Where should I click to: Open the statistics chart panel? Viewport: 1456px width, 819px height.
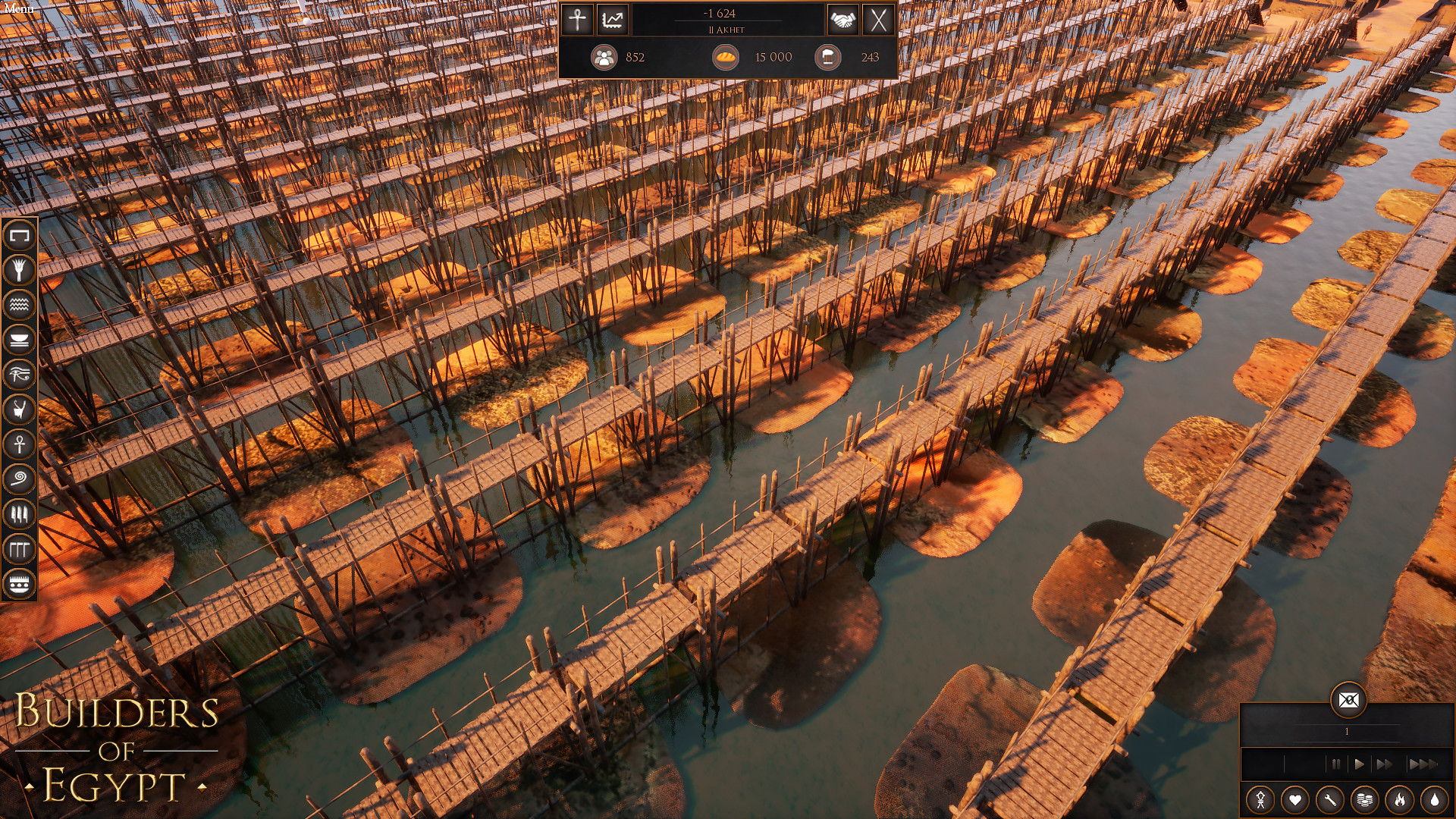pos(613,20)
